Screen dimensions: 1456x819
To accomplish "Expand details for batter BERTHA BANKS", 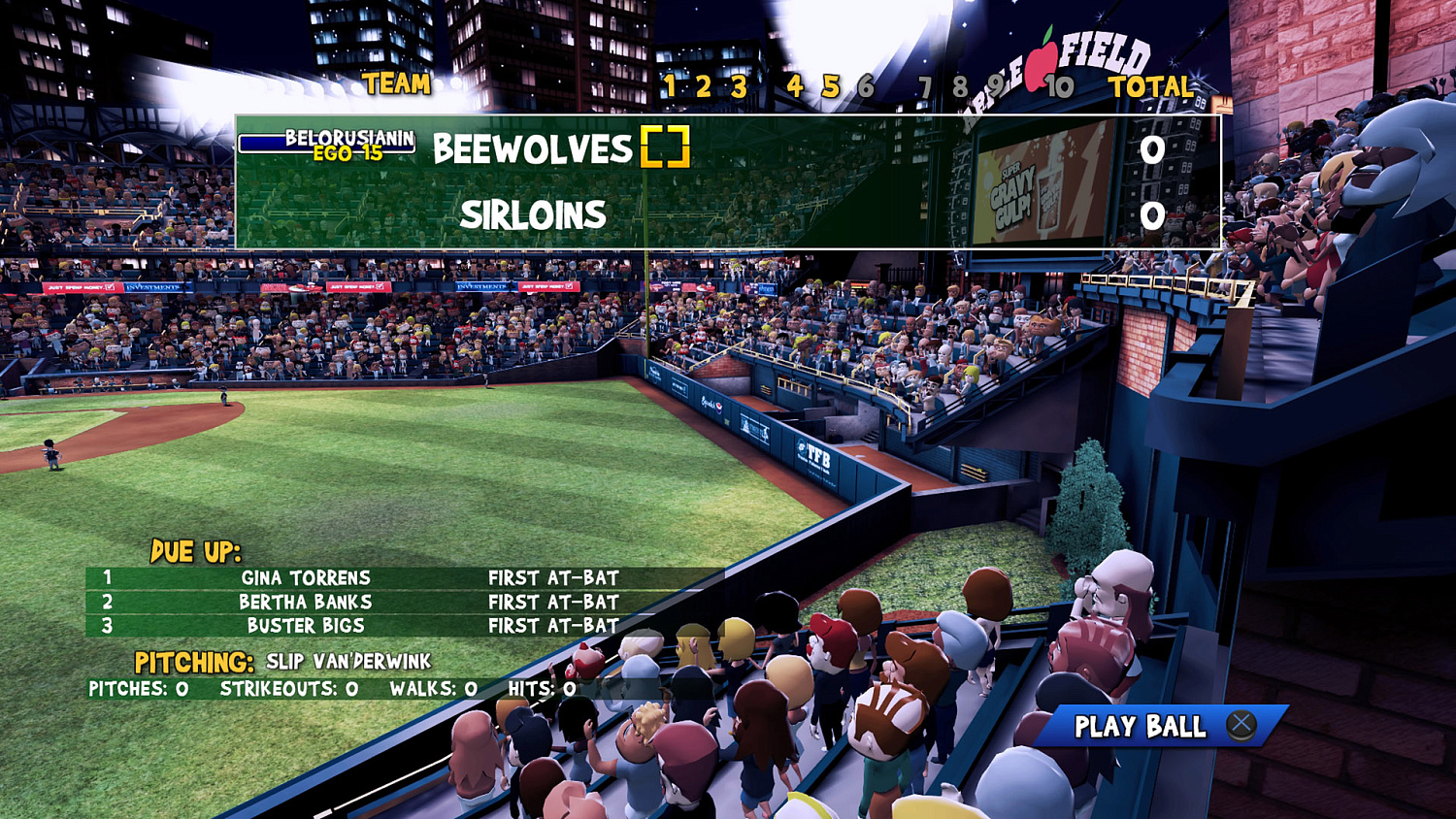I will [x=307, y=602].
